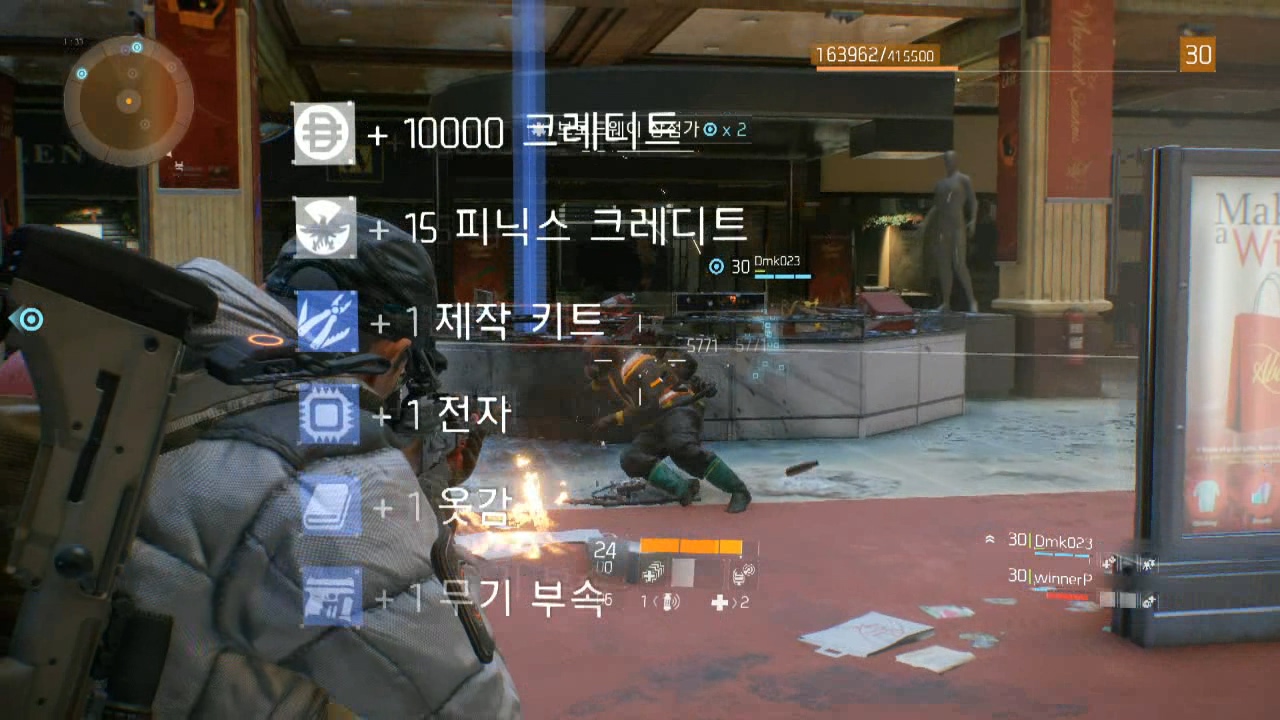Image resolution: width=1280 pixels, height=720 pixels.
Task: Select the teammate name Dmk023
Action: coord(1063,543)
